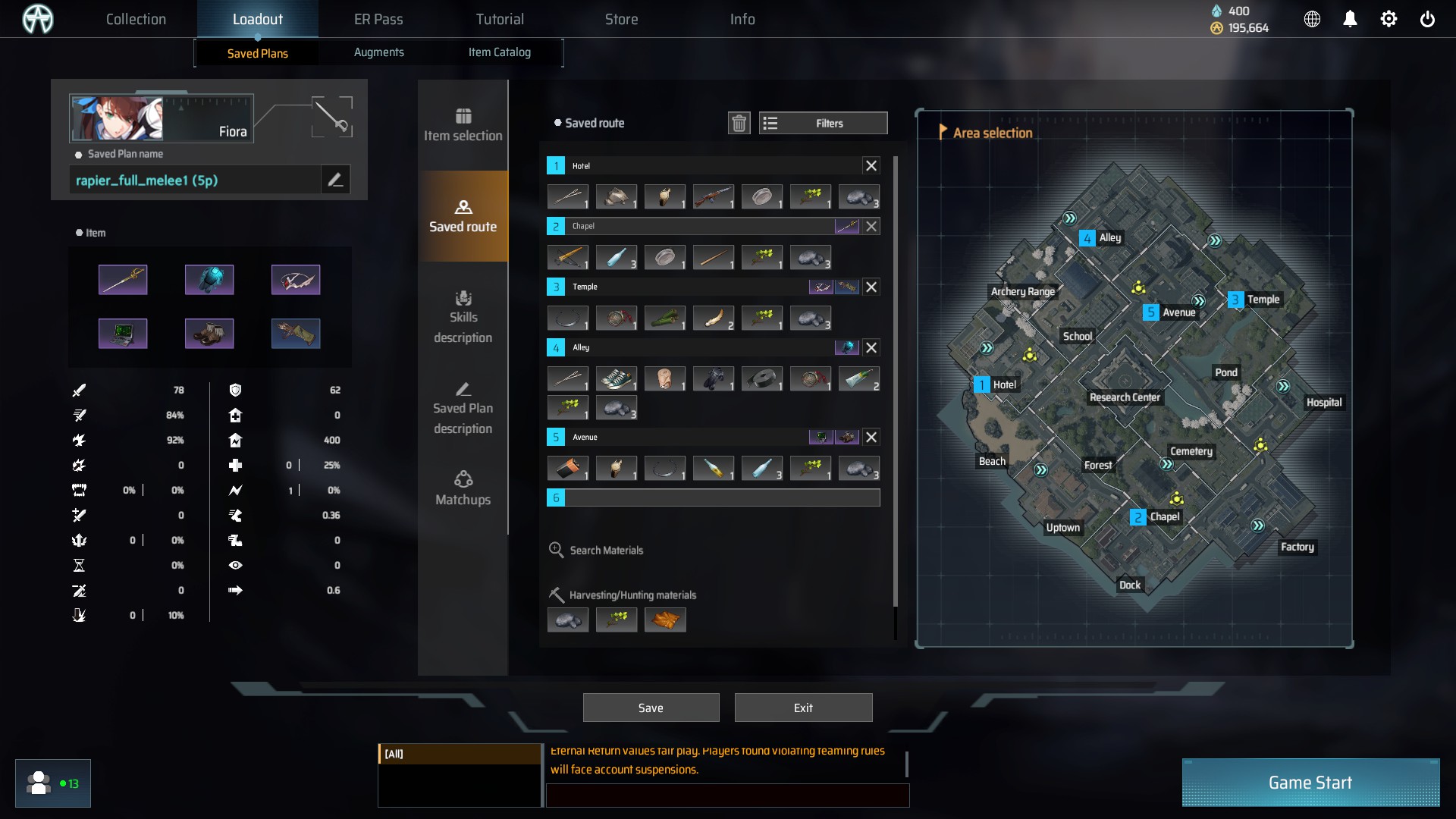
Task: Search materials in the route panel
Action: pos(606,550)
